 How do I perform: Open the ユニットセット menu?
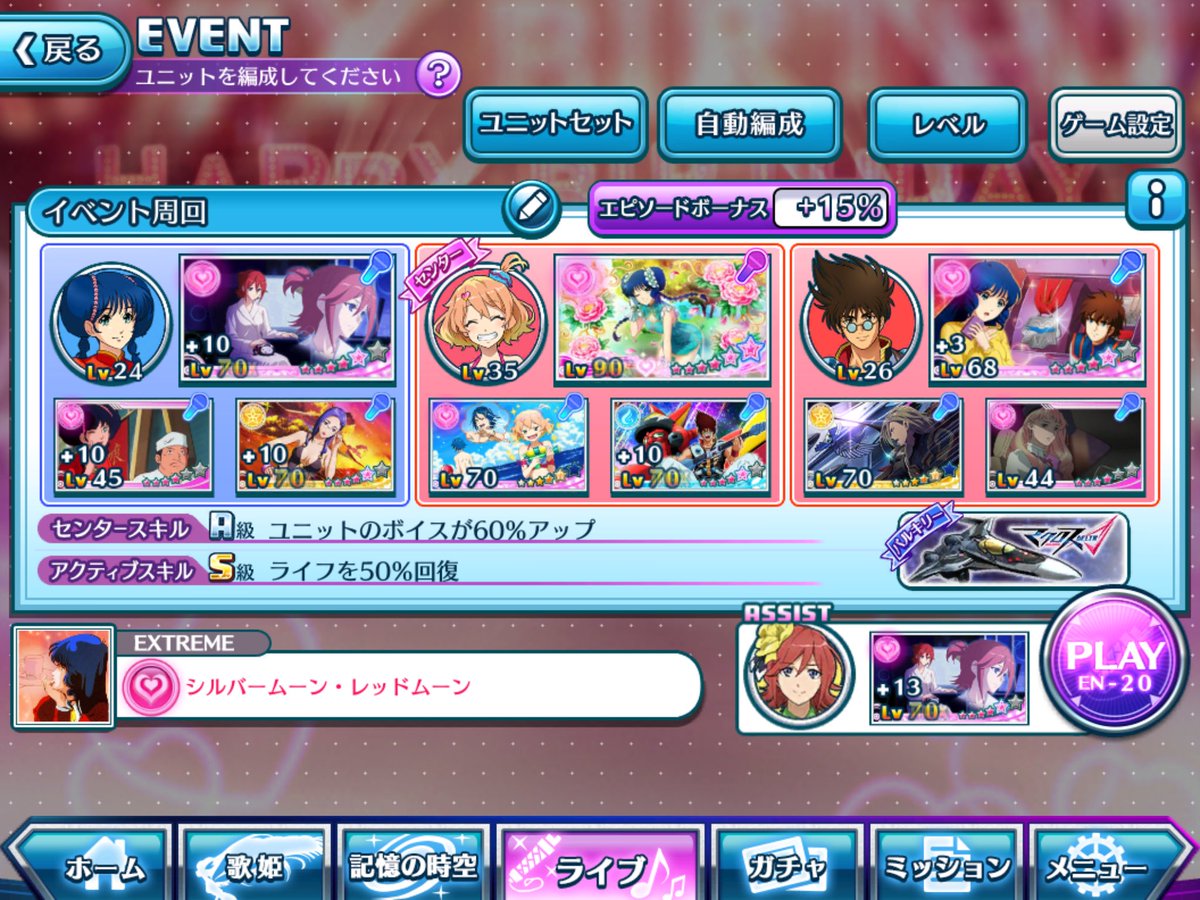tap(555, 124)
